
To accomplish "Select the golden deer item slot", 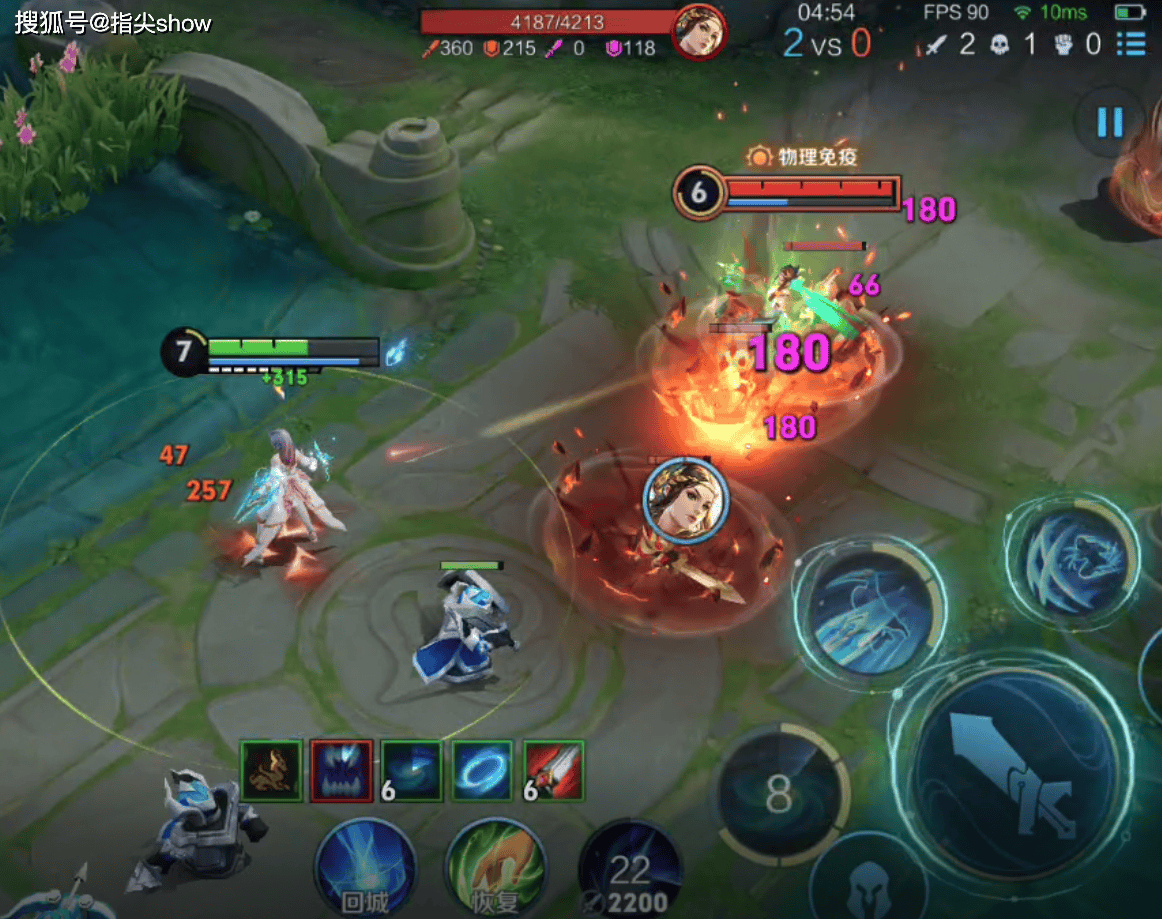I will (271, 771).
